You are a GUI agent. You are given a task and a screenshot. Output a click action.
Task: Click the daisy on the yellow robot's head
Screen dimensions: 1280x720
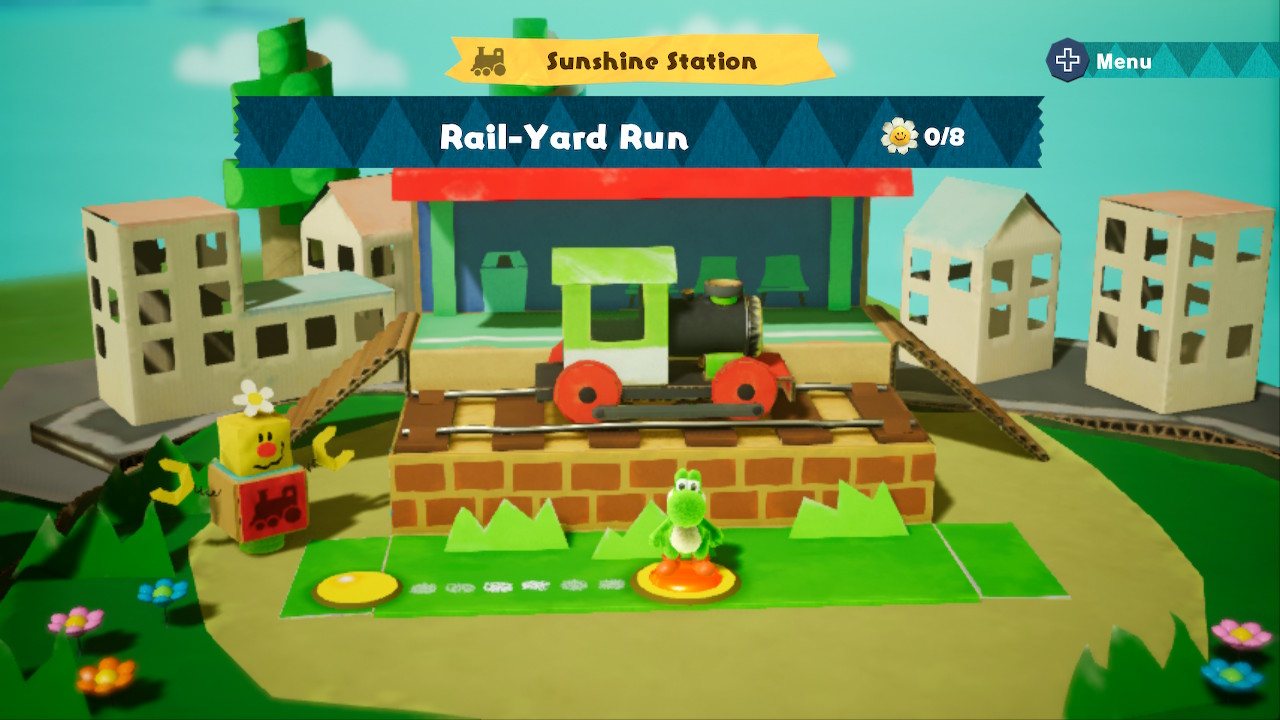[x=254, y=398]
